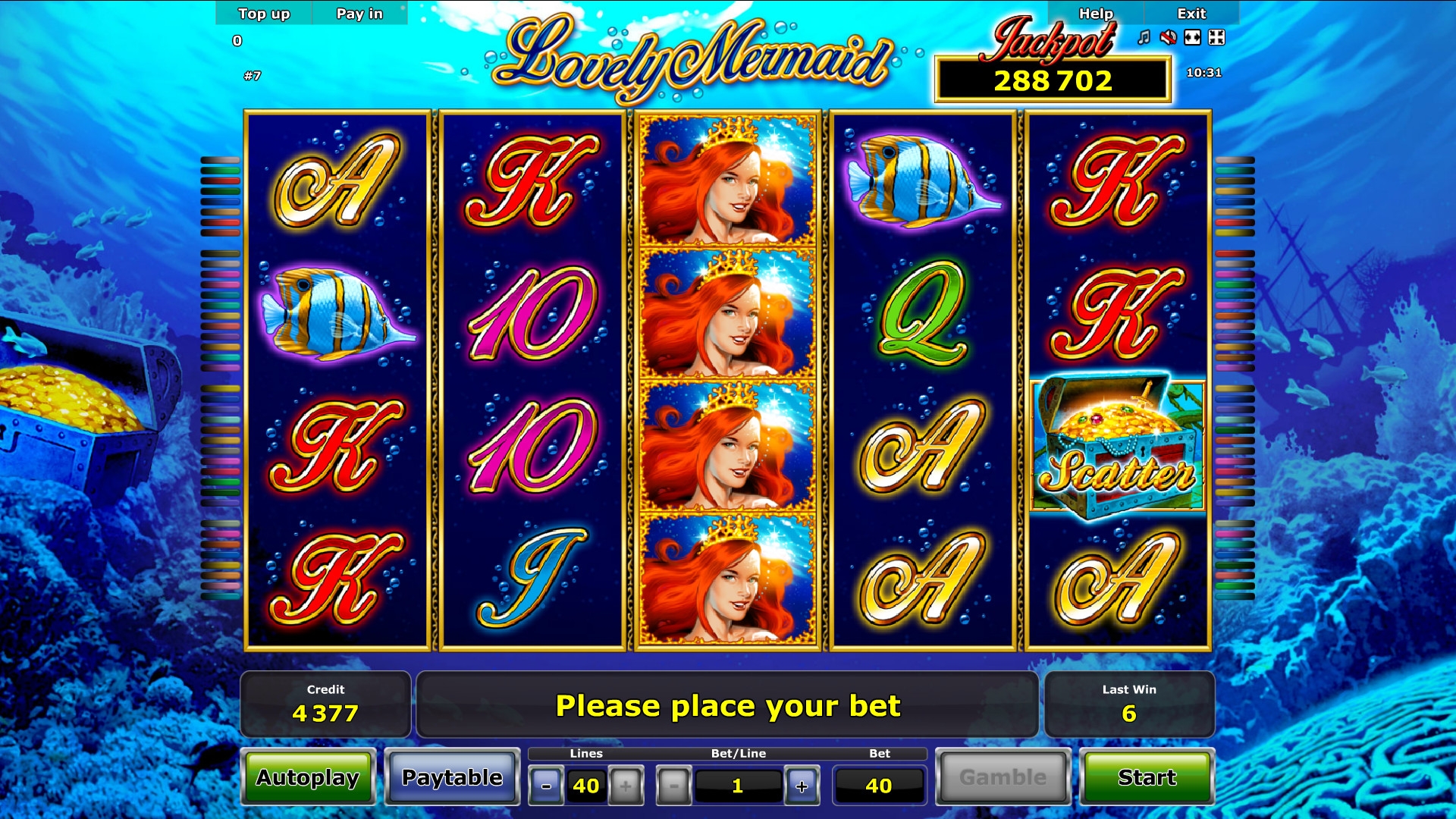Choose the Pay in option
Image resolution: width=1456 pixels, height=819 pixels.
point(359,14)
